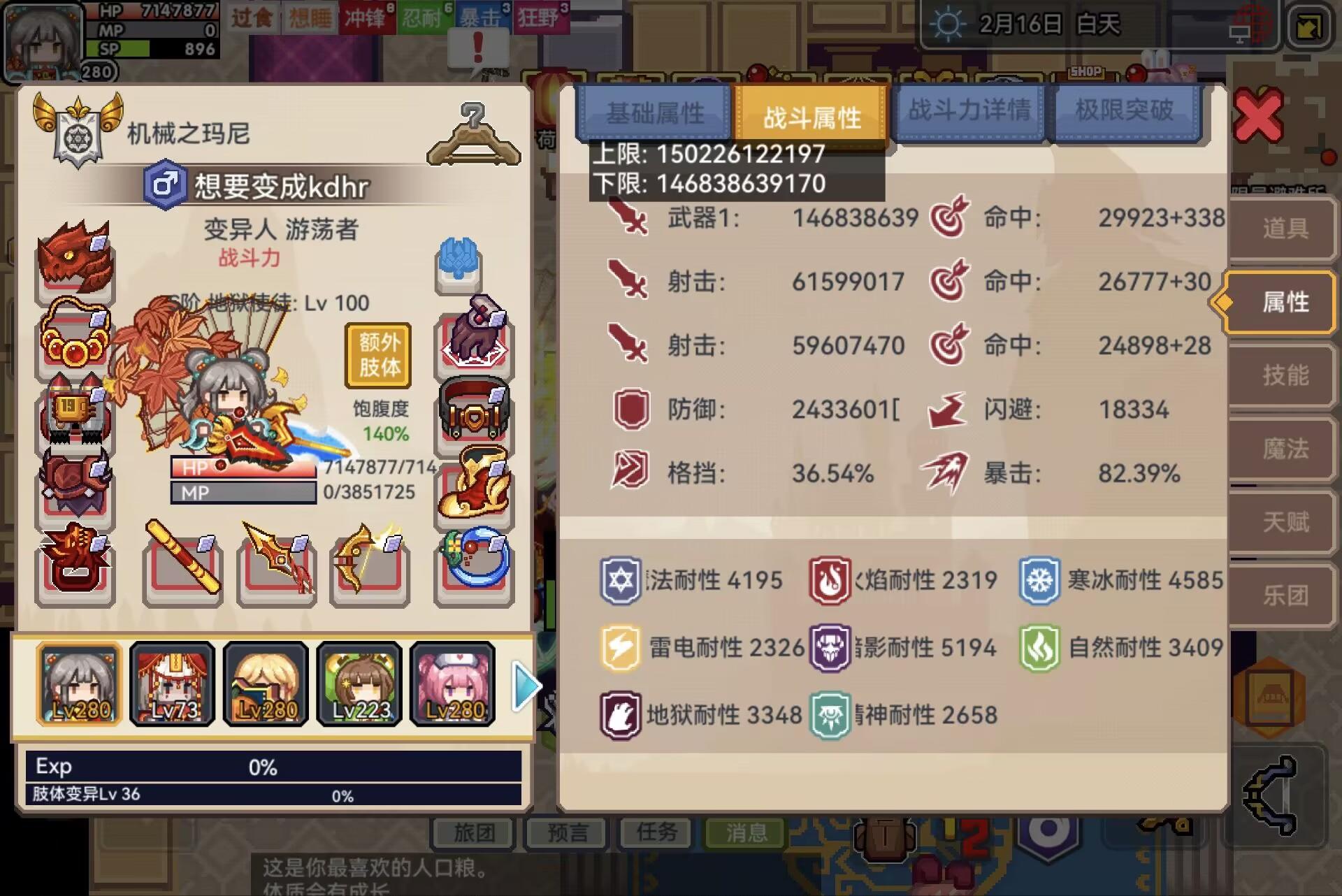The height and width of the screenshot is (896, 1342).
Task: Expand the party list with the blue arrow
Action: pyautogui.click(x=526, y=687)
